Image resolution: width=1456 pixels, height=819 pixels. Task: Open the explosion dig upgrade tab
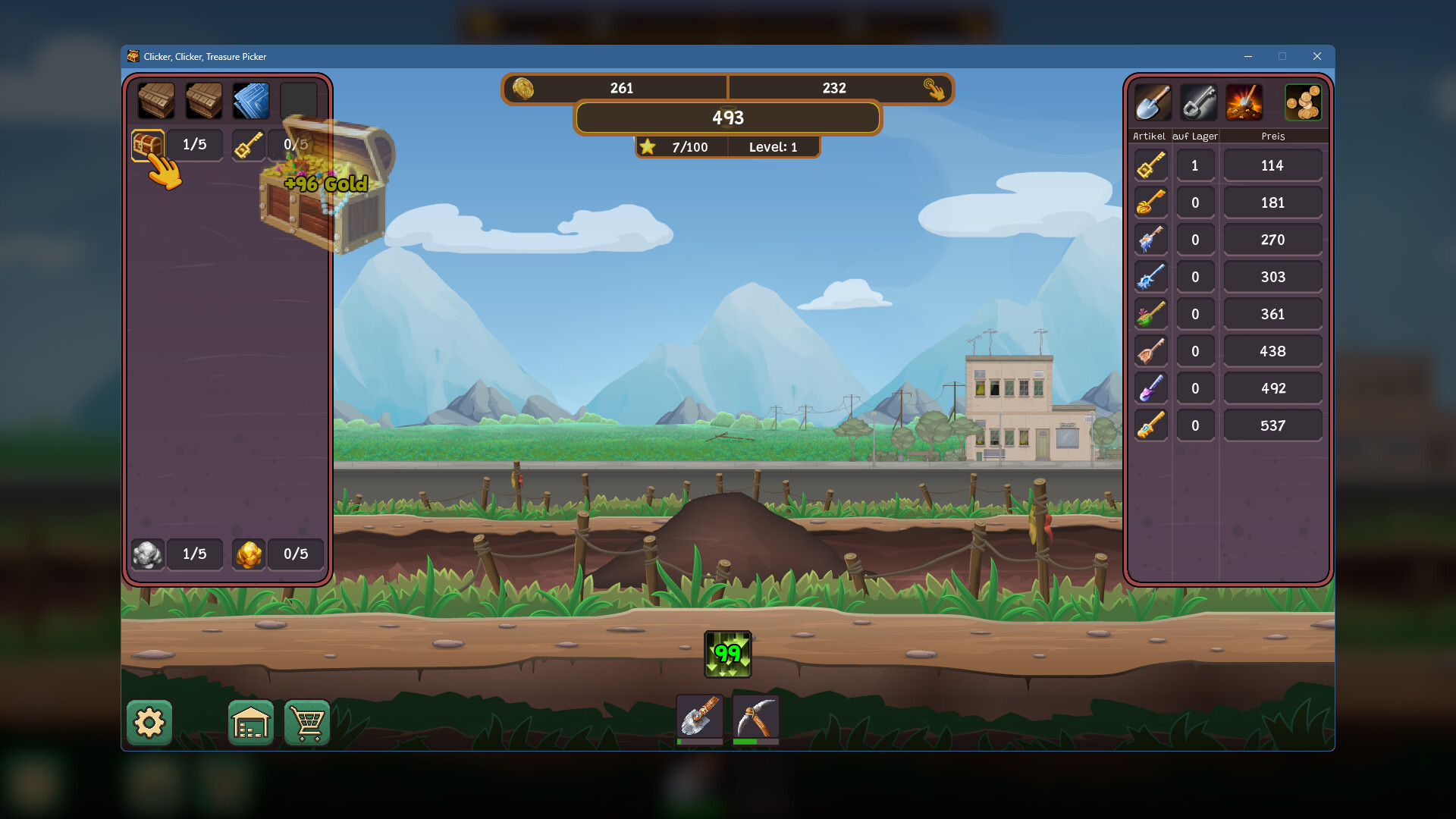[x=1244, y=102]
